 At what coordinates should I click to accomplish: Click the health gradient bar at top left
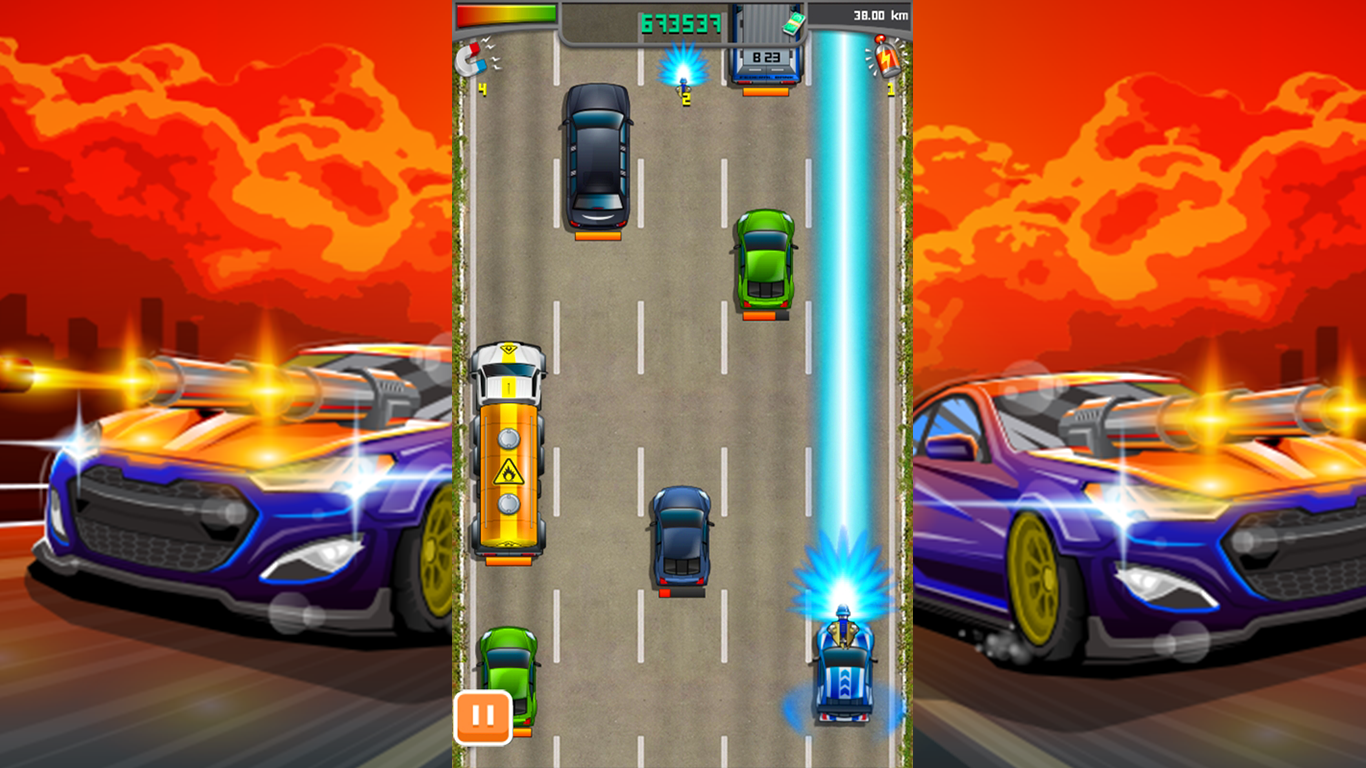pyautogui.click(x=505, y=16)
